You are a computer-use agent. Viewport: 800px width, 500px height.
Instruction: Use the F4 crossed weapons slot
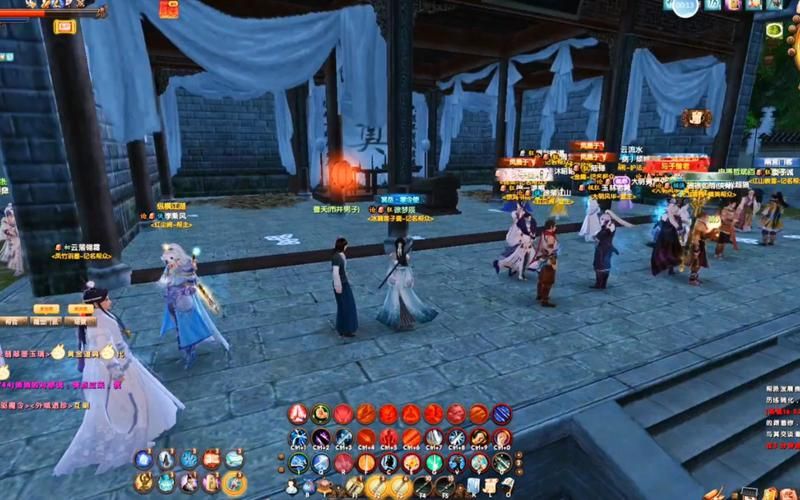click(423, 487)
